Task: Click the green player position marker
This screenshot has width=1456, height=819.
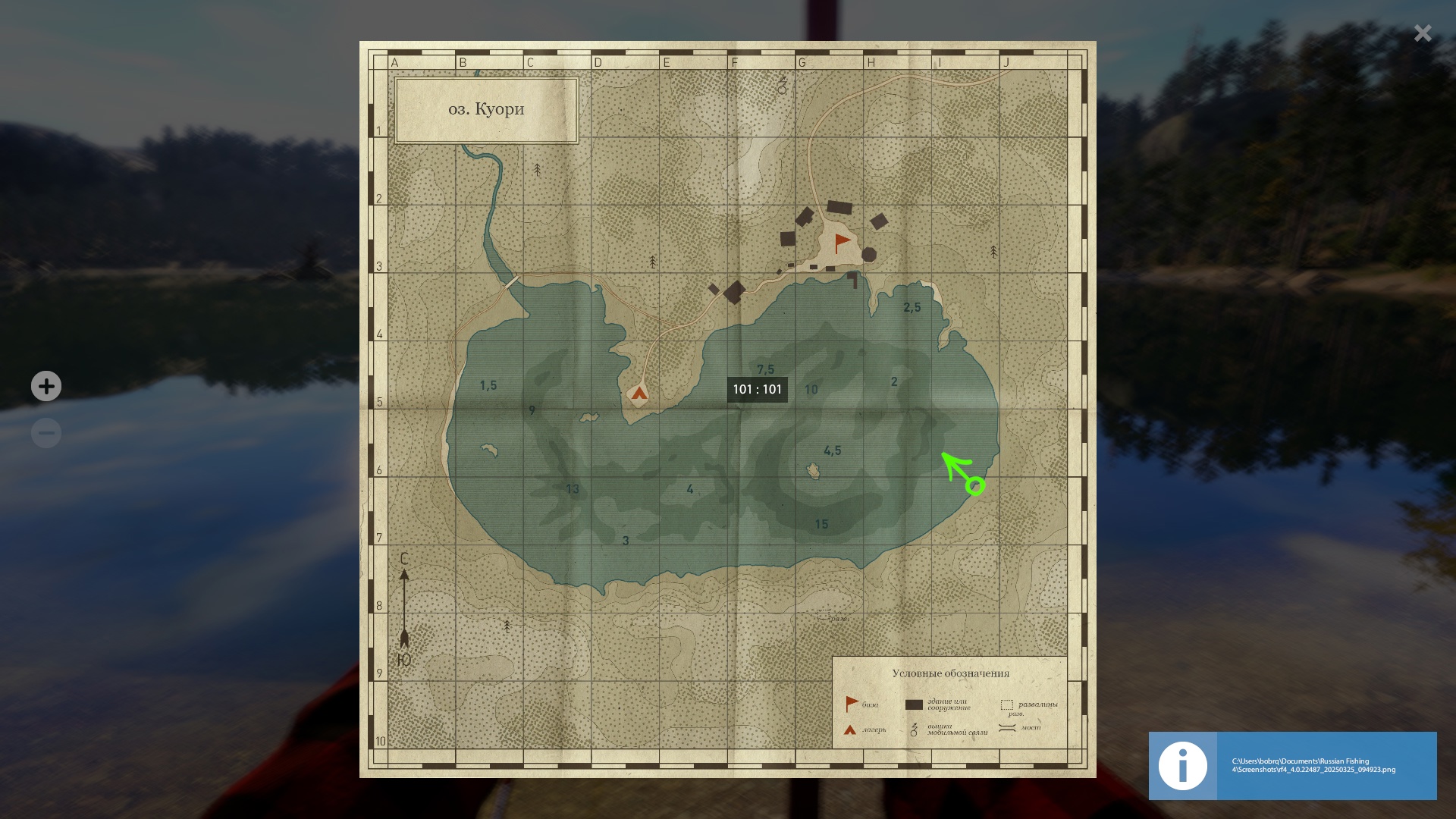Action: pos(975,485)
